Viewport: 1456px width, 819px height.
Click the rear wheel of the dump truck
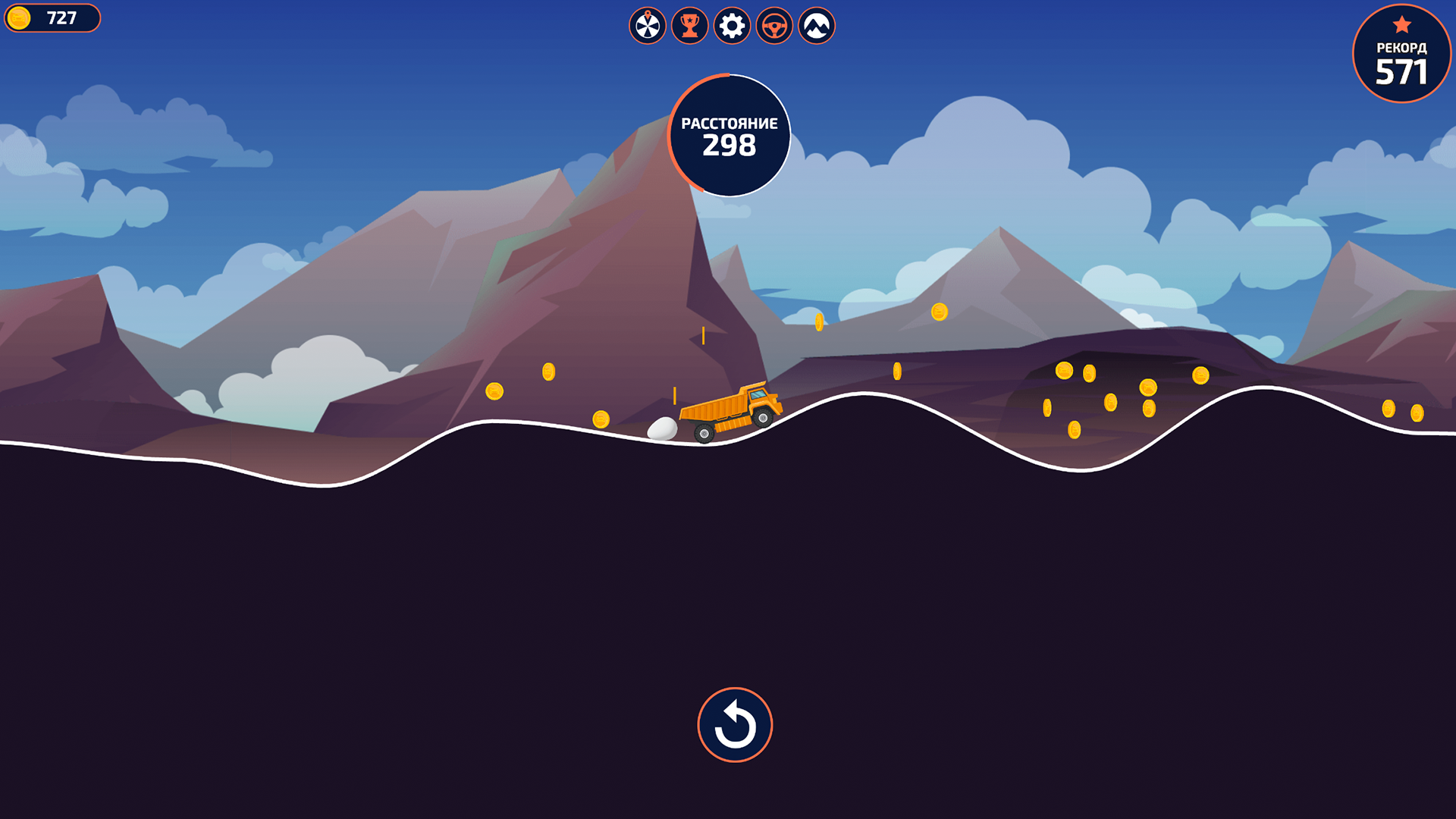pos(704,435)
